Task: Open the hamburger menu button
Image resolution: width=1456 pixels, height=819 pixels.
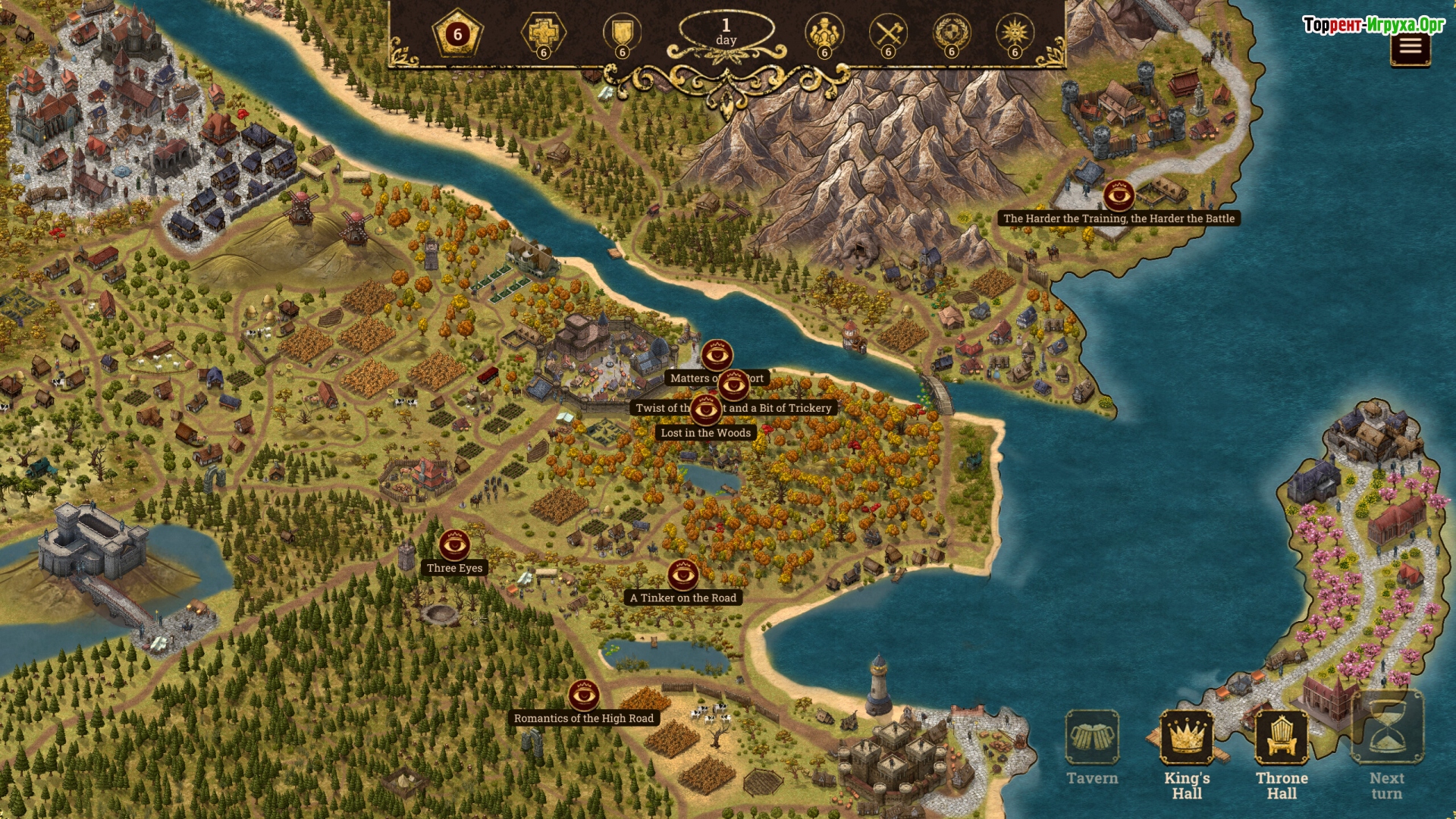Action: tap(1410, 47)
